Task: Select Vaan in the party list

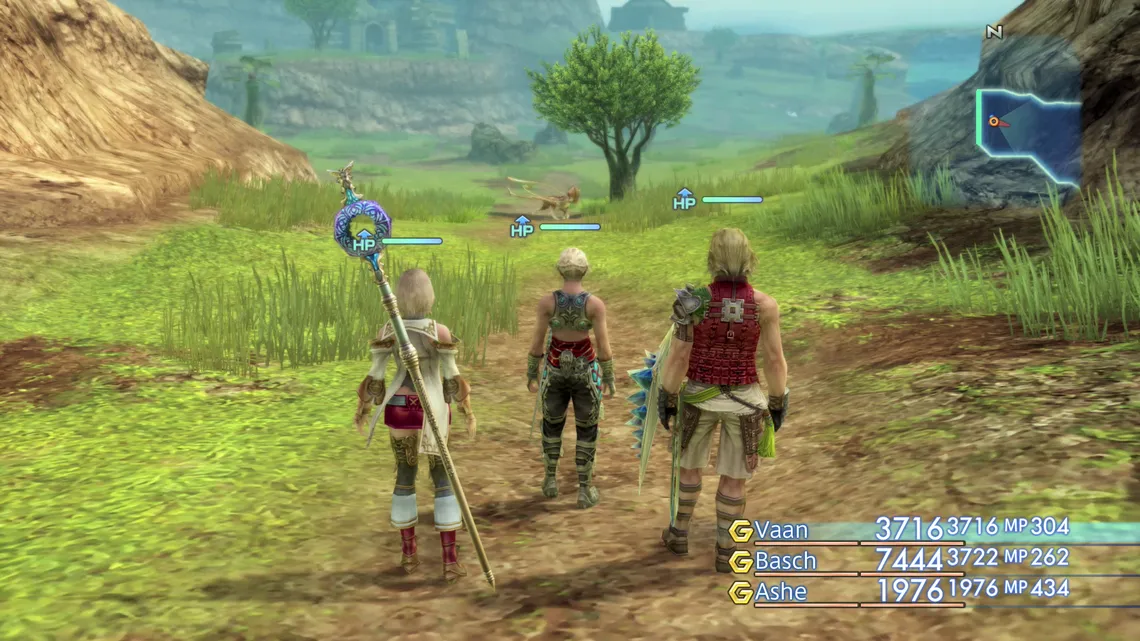Action: pyautogui.click(x=782, y=530)
